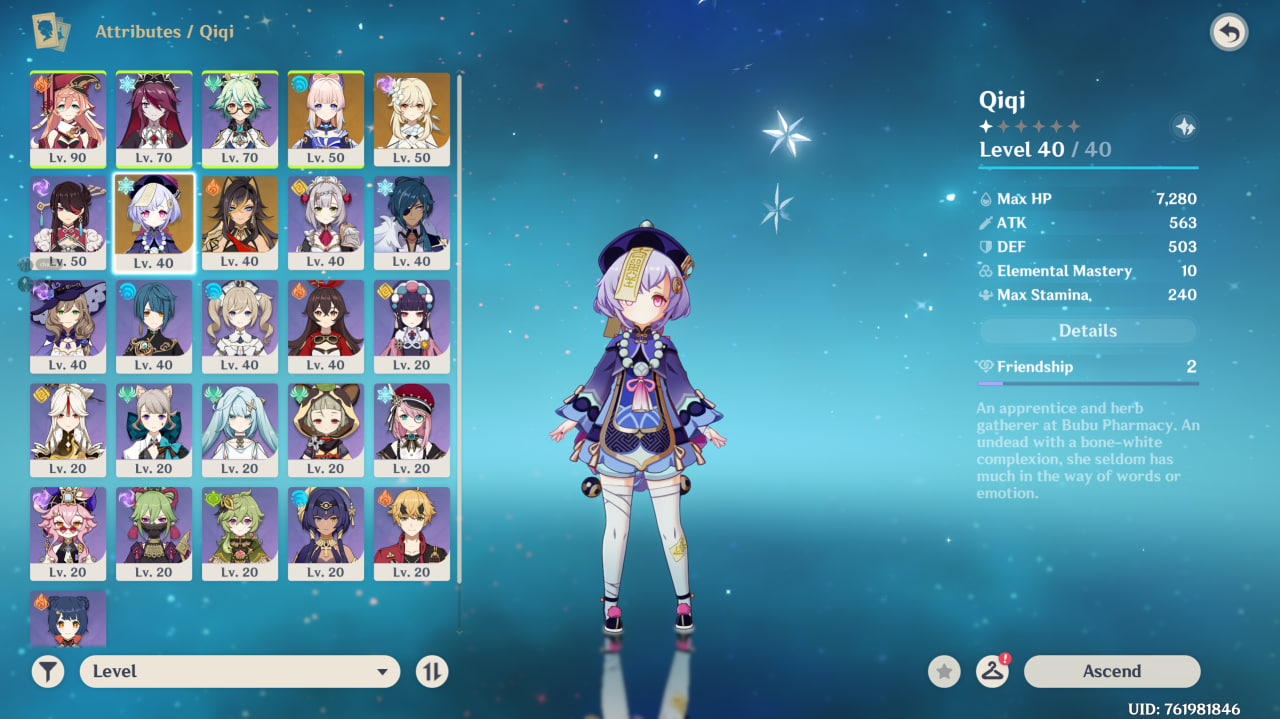The width and height of the screenshot is (1280, 719).
Task: Select Ningguang's portrait
Action: tap(68, 430)
